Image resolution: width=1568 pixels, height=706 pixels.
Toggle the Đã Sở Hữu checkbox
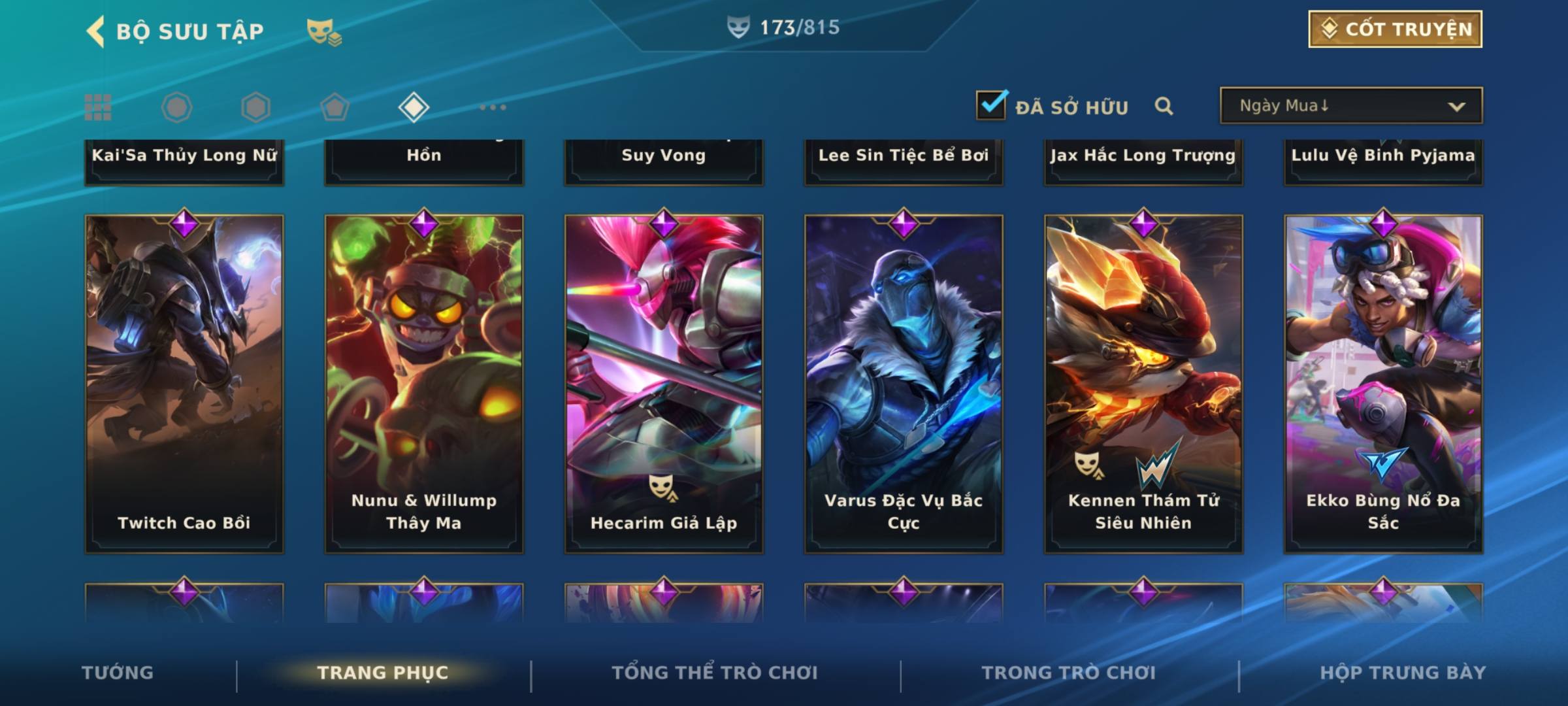991,105
